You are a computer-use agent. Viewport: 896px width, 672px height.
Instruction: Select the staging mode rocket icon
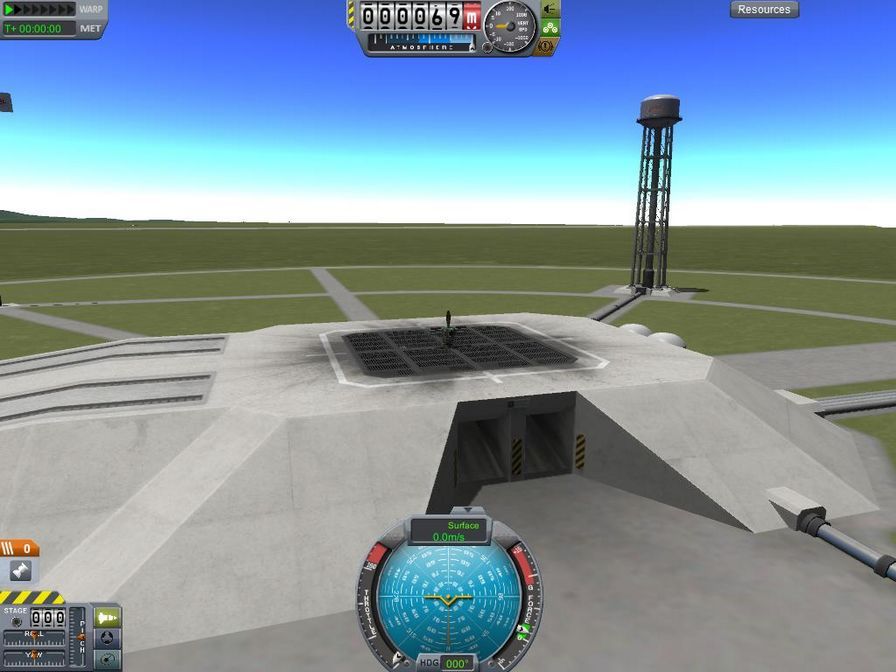coord(108,618)
